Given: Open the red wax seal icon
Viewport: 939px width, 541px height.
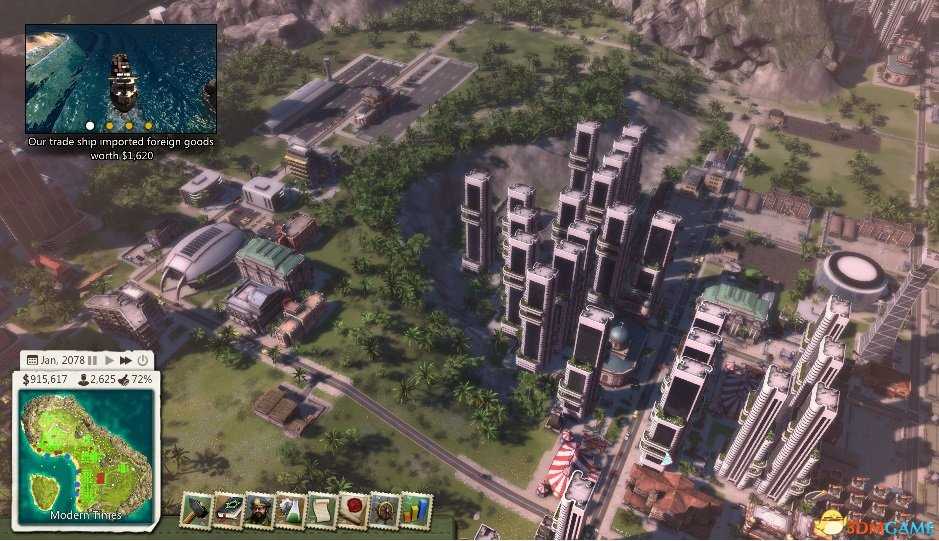Looking at the screenshot, I should pos(352,509).
